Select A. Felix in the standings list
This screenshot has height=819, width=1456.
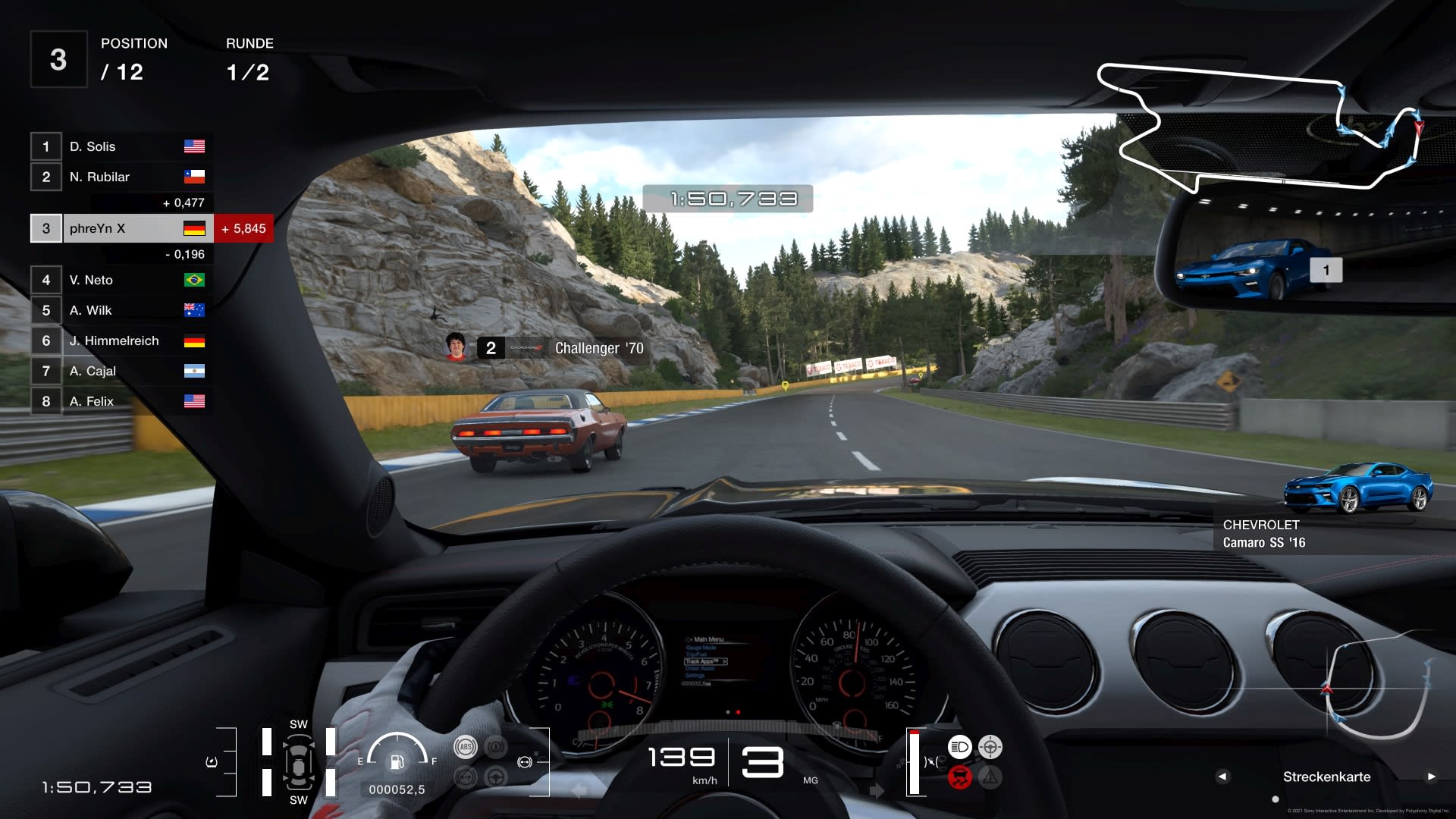pos(121,401)
